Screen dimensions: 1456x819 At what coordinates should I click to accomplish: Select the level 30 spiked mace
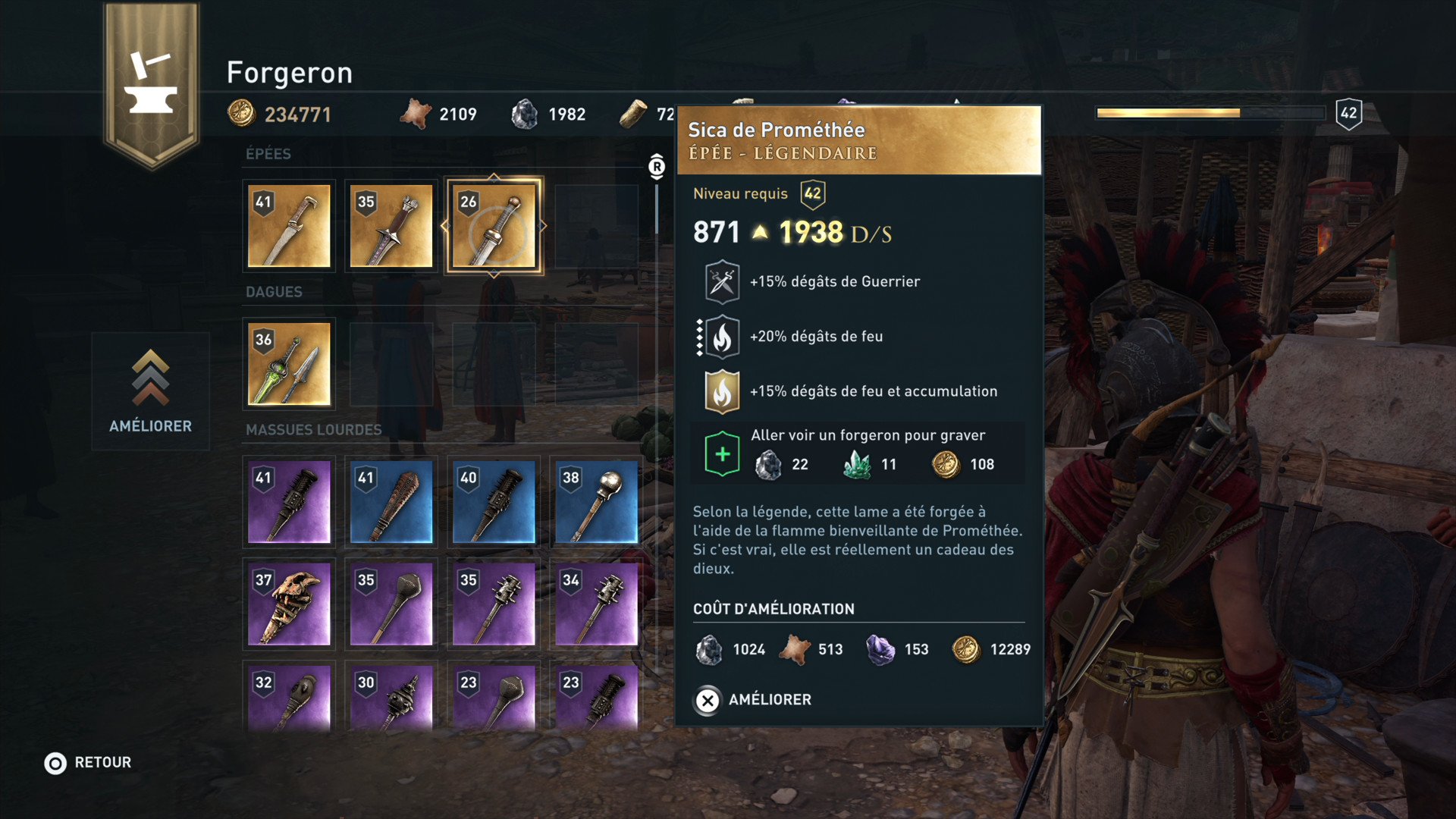point(391,698)
